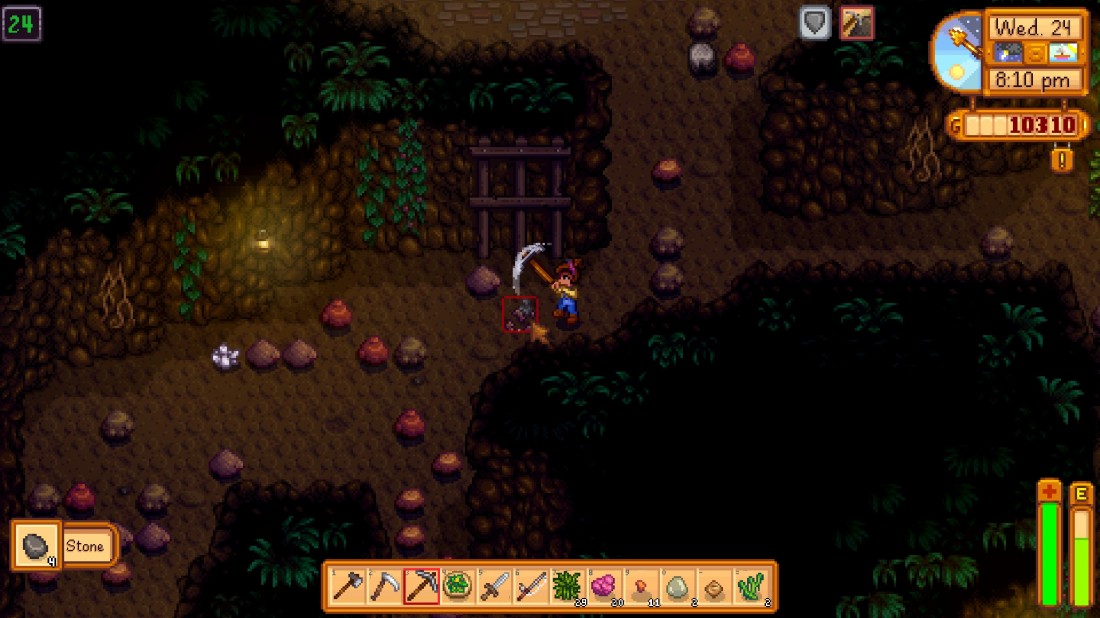The width and height of the screenshot is (1100, 618).
Task: Equip the sword from the hotbar
Action: pyautogui.click(x=496, y=587)
